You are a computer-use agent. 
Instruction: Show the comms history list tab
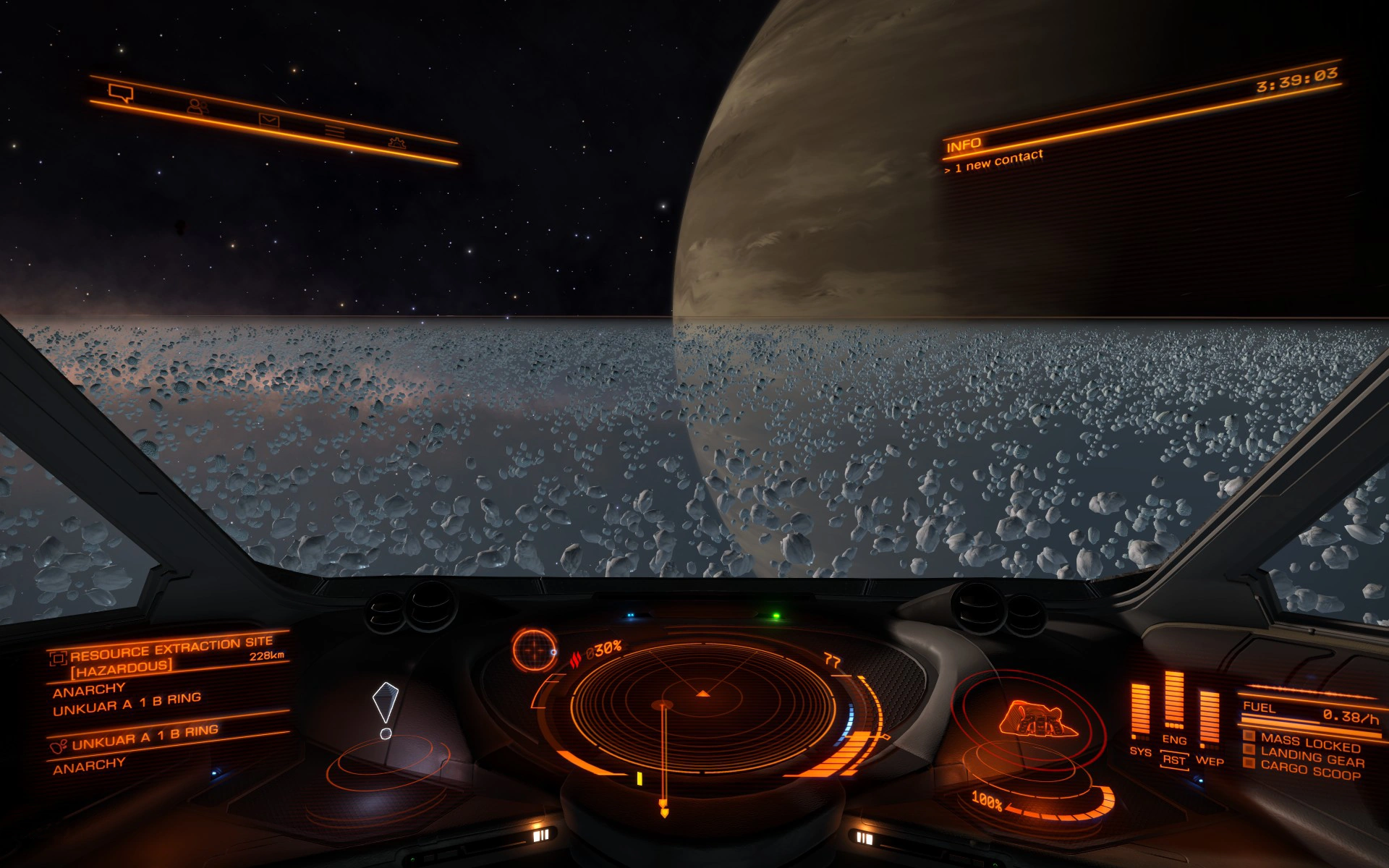coord(334,131)
